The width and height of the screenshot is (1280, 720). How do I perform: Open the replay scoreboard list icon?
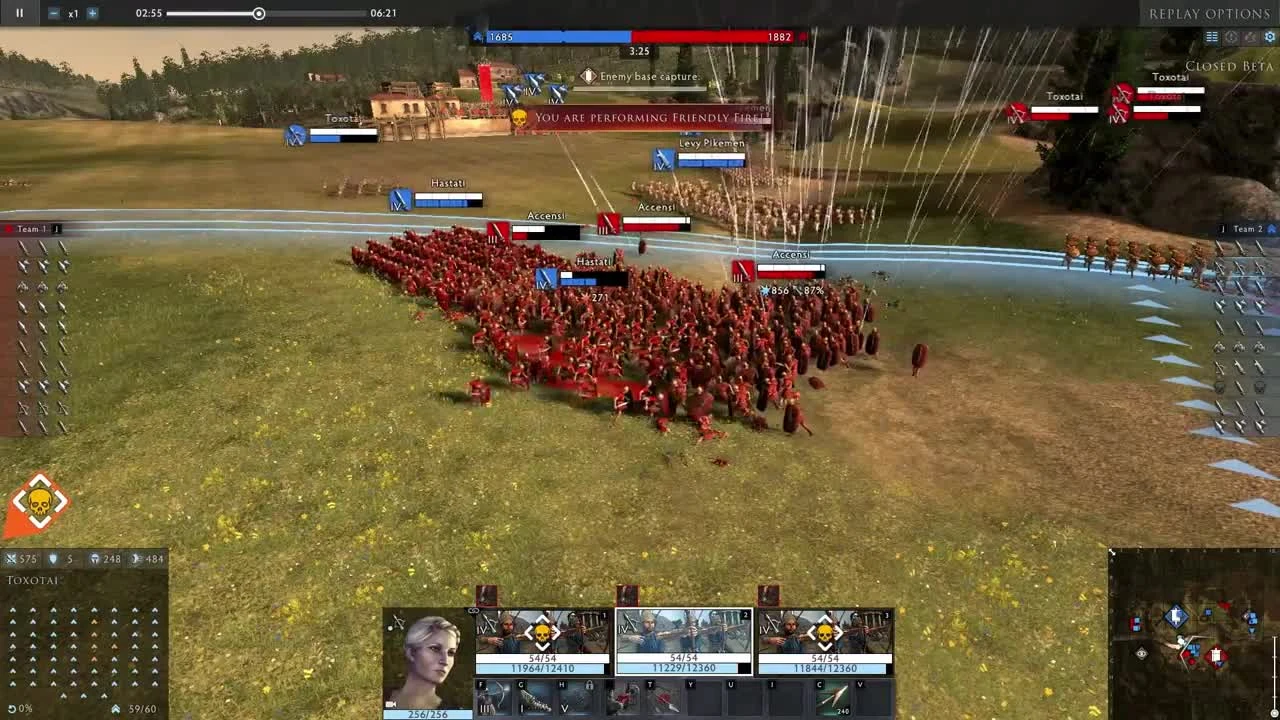pos(1211,37)
